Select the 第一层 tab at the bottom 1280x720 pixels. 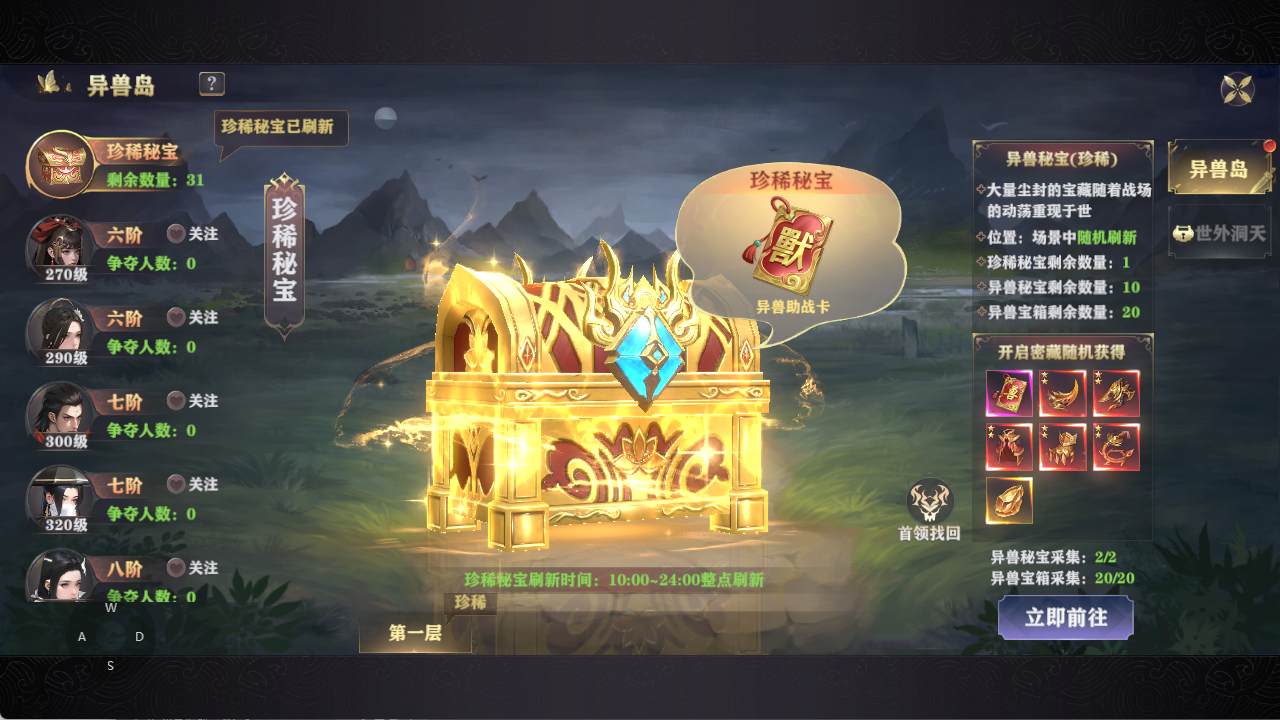[x=414, y=631]
